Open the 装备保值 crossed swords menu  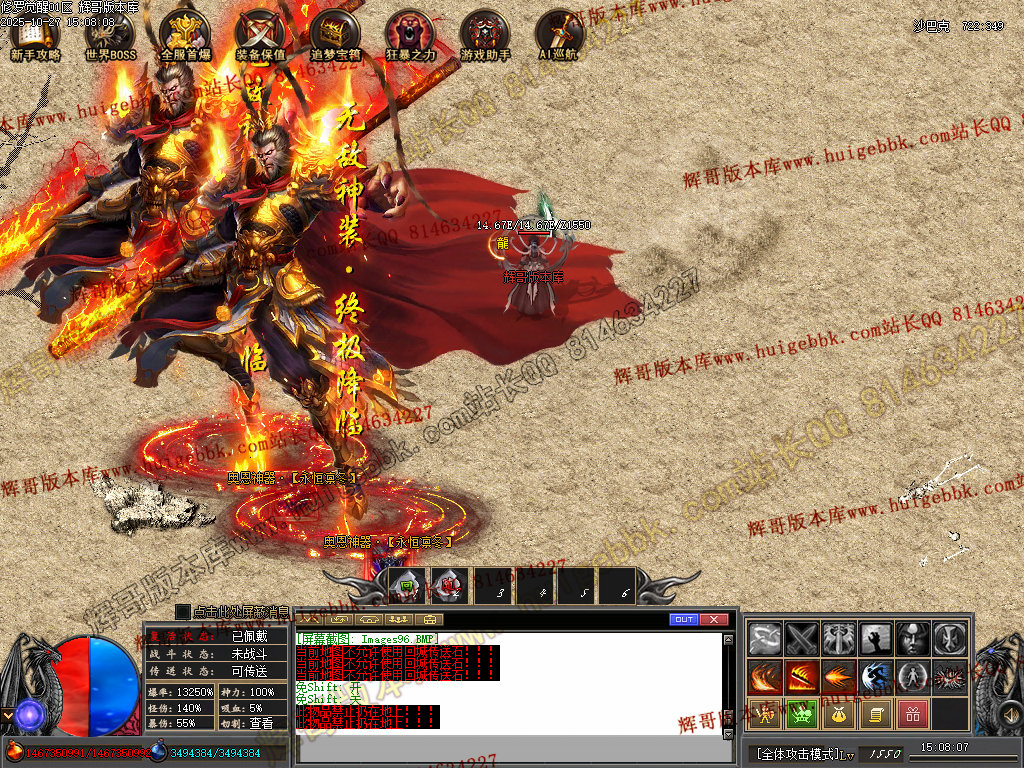(x=260, y=37)
